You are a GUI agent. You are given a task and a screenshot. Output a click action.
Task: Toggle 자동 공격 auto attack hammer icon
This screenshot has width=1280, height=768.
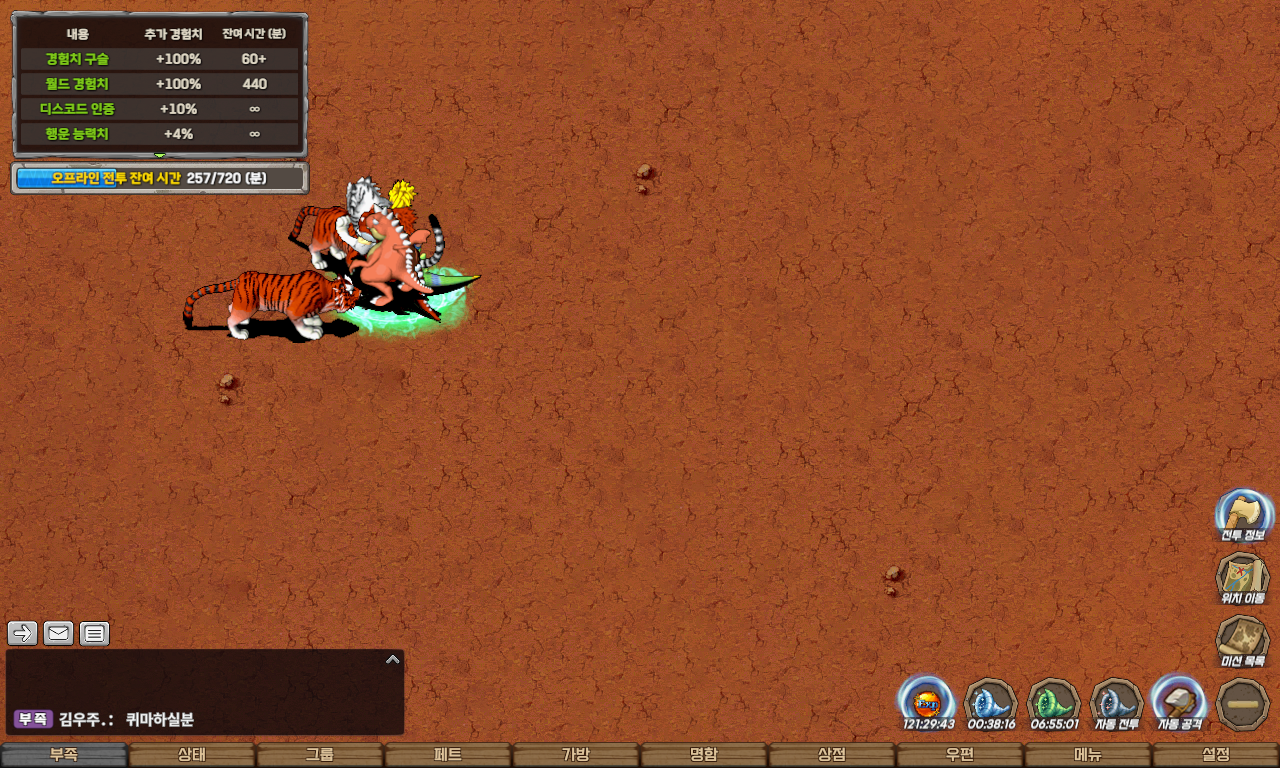(1179, 700)
